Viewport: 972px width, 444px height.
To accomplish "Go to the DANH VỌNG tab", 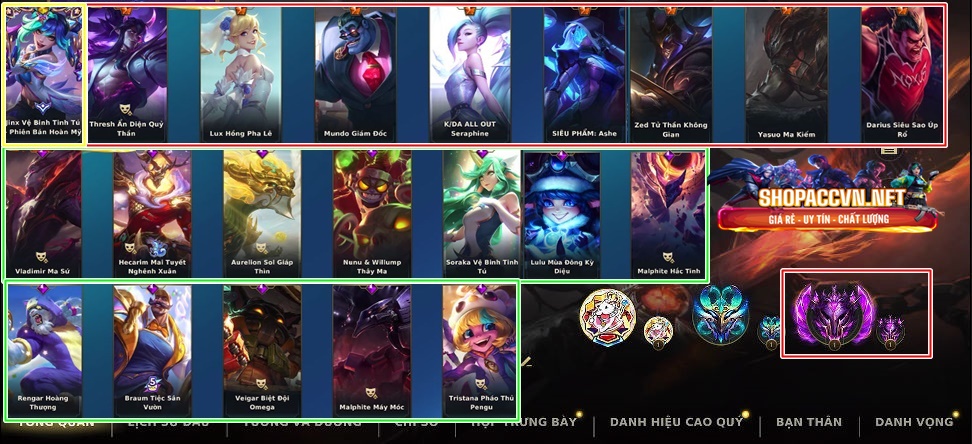I will click(x=913, y=422).
